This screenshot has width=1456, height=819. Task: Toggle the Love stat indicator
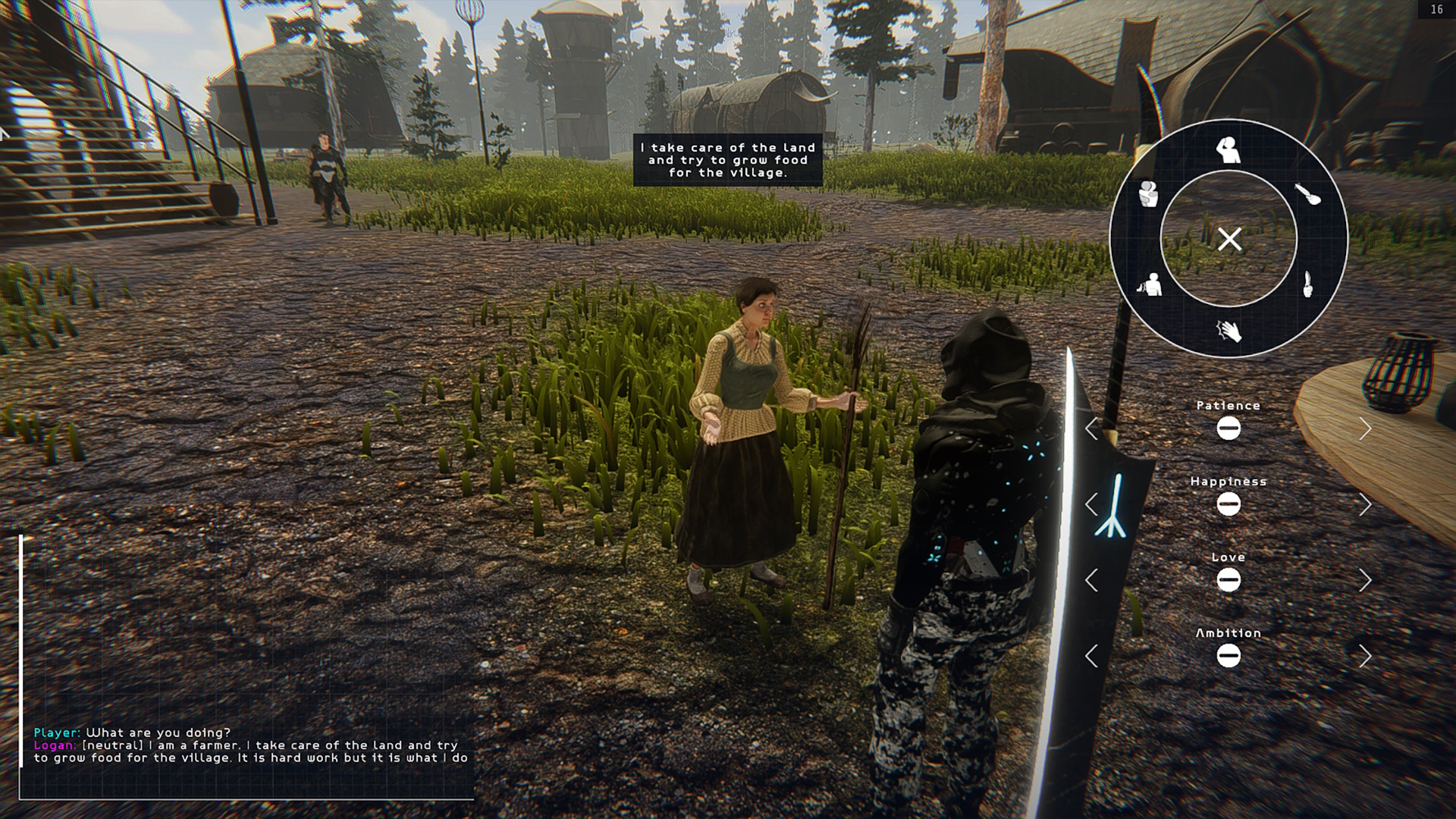click(1228, 581)
